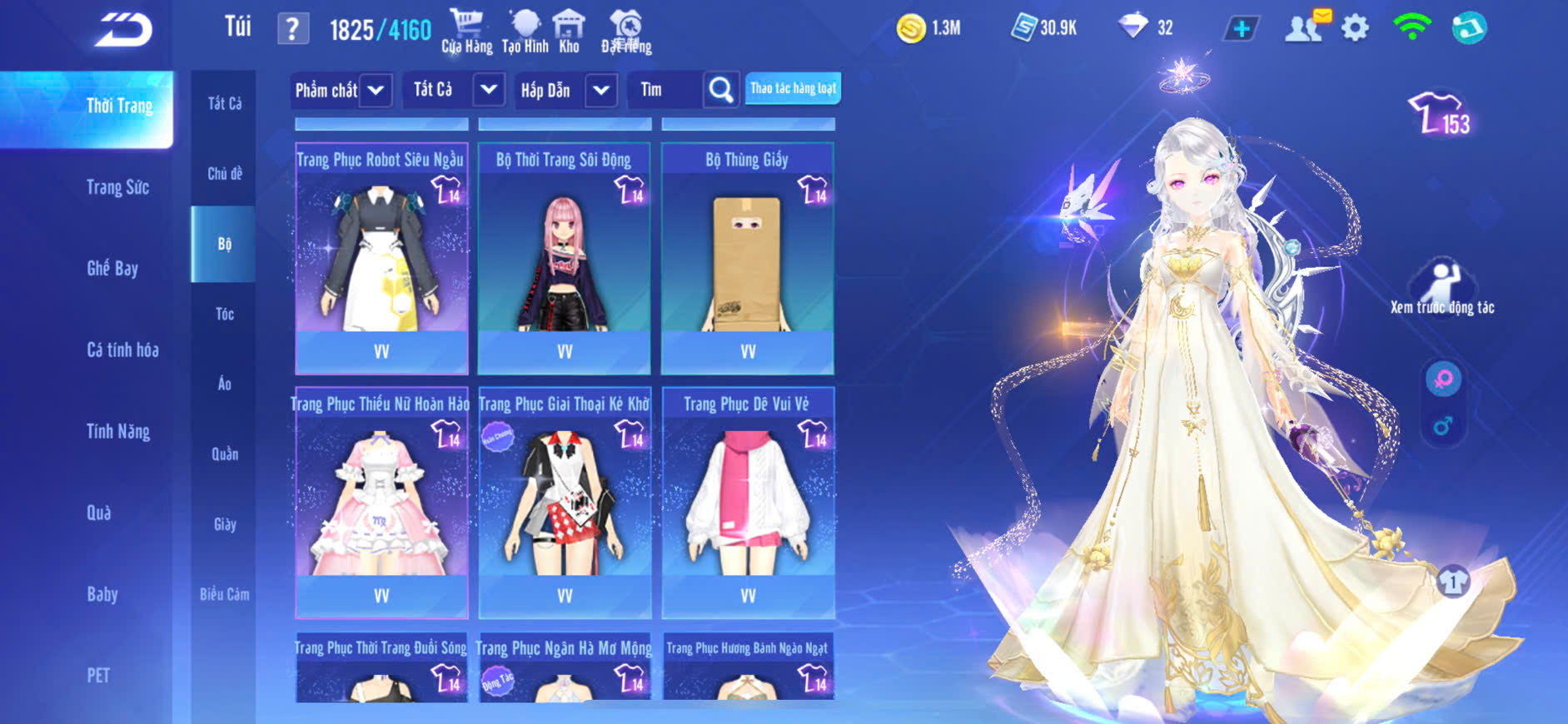Open Xem trước động tác preview

tap(1442, 288)
